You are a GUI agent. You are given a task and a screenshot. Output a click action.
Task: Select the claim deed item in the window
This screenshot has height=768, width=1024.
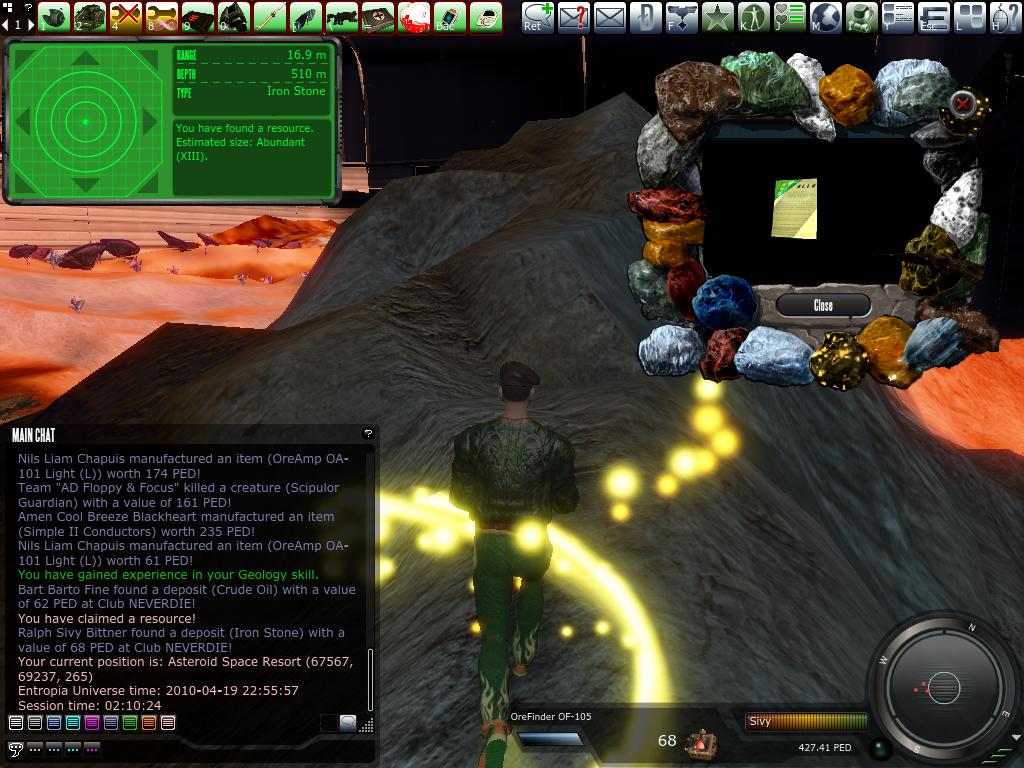click(794, 208)
